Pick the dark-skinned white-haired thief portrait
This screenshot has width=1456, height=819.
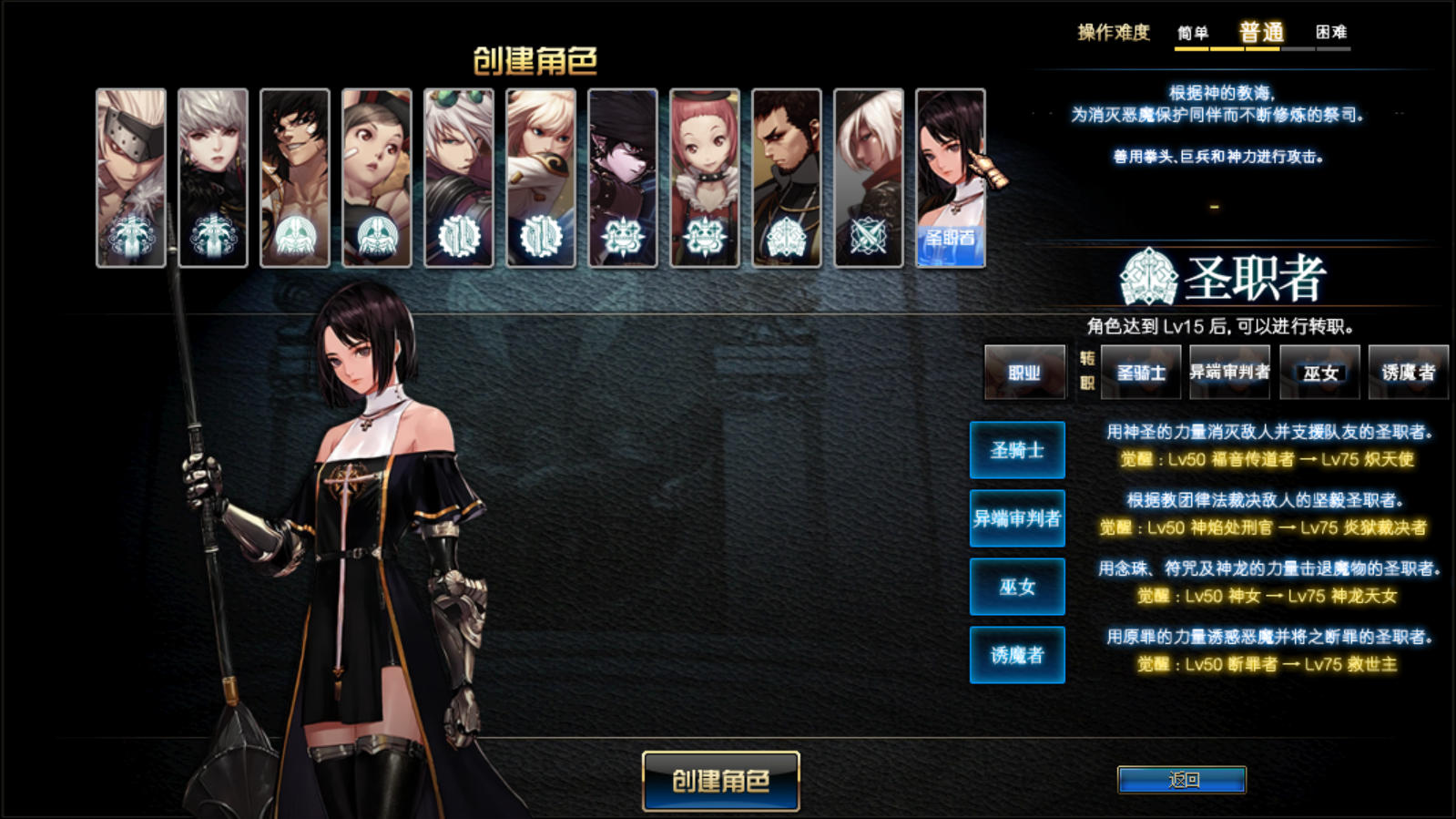pos(869,178)
